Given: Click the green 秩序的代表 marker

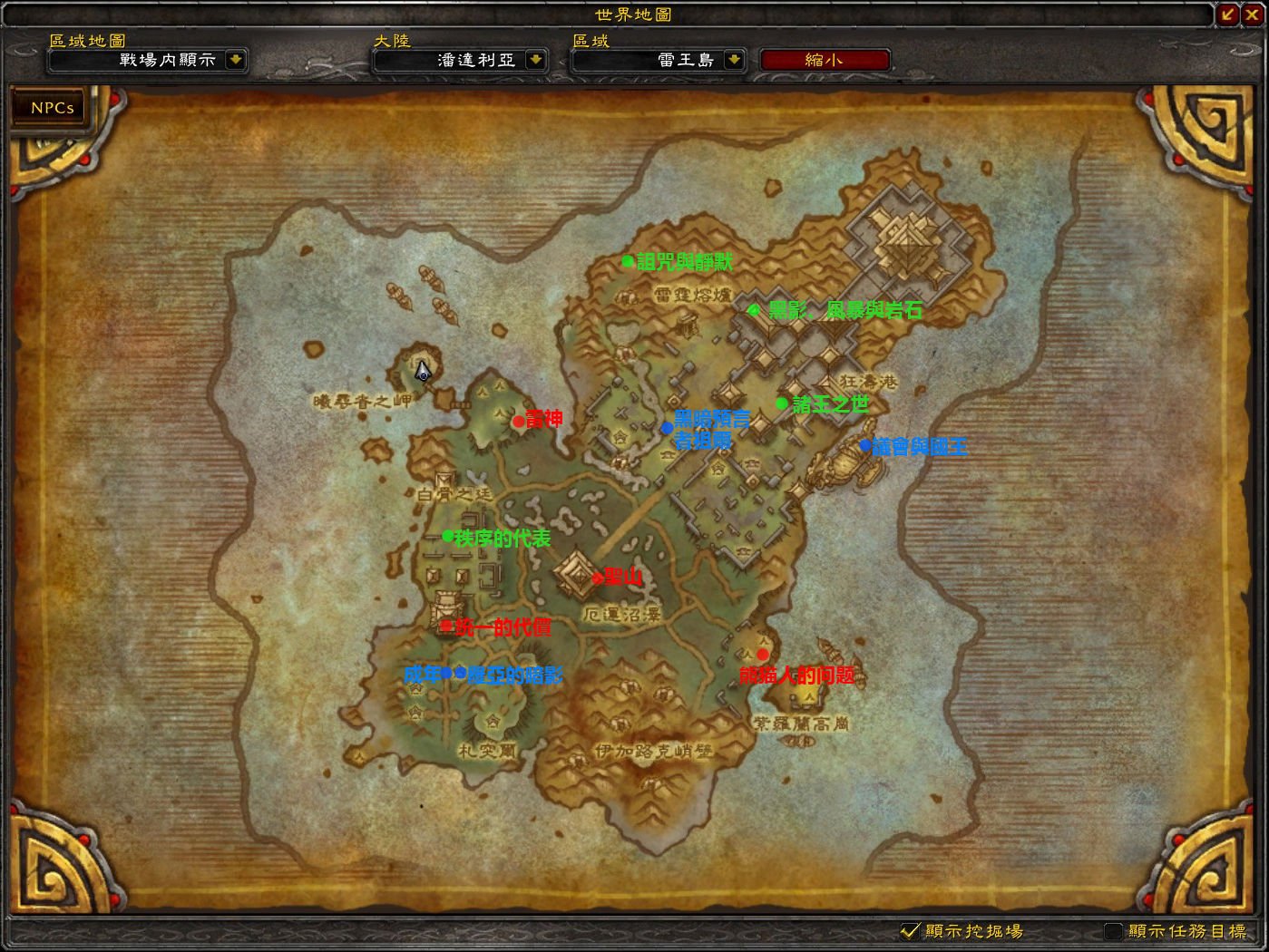Looking at the screenshot, I should 447,536.
